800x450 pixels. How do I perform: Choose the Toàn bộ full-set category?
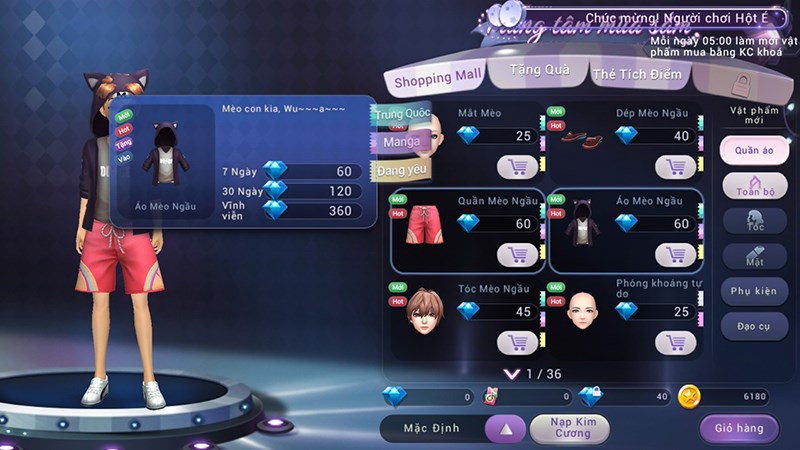[754, 186]
